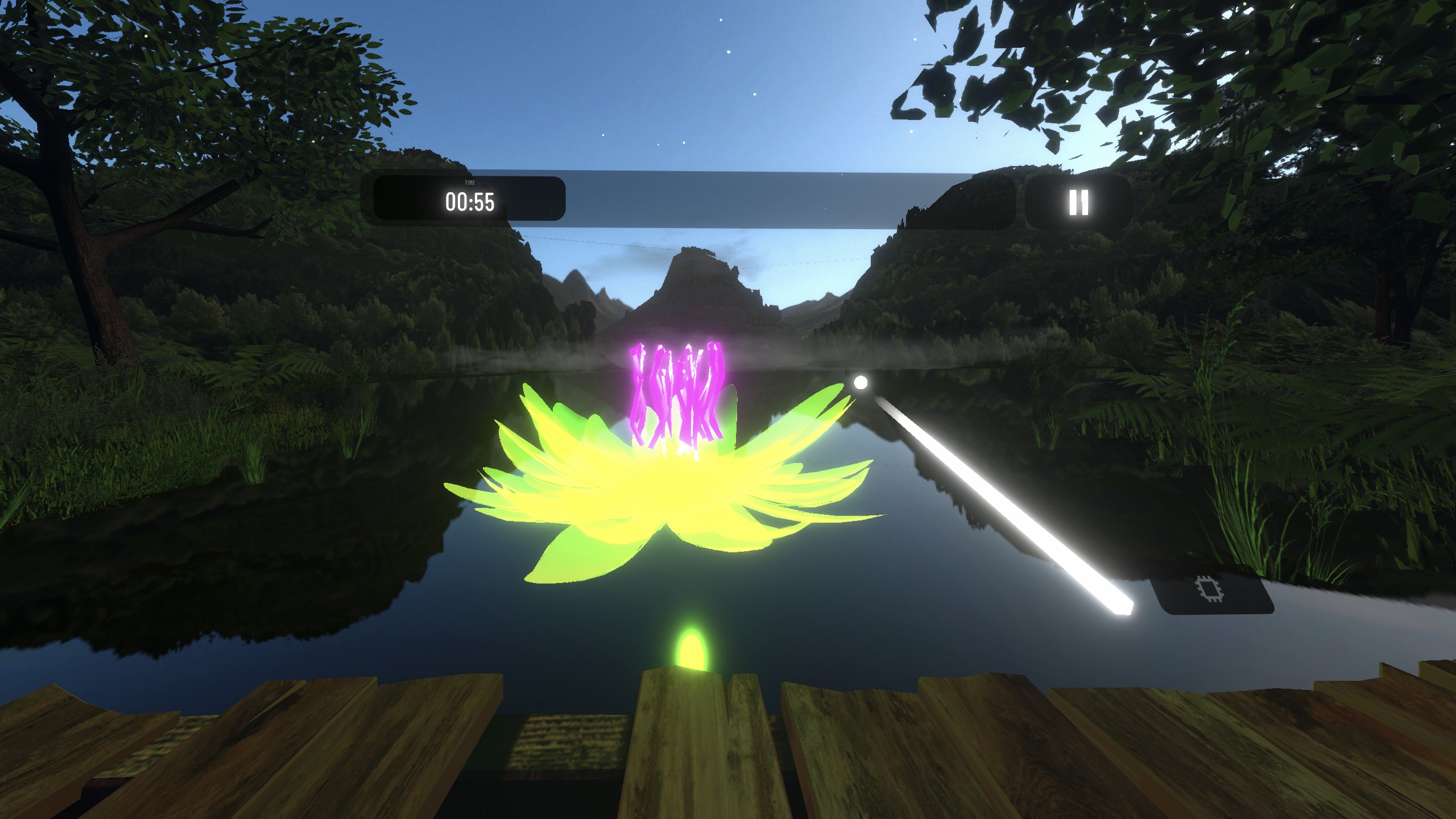Viewport: 1456px width, 819px height.
Task: Pause the meditation session
Action: [x=1078, y=202]
